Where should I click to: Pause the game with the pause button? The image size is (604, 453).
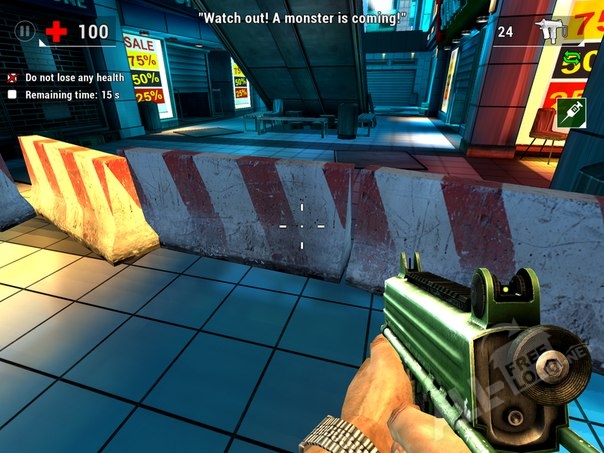[25, 32]
